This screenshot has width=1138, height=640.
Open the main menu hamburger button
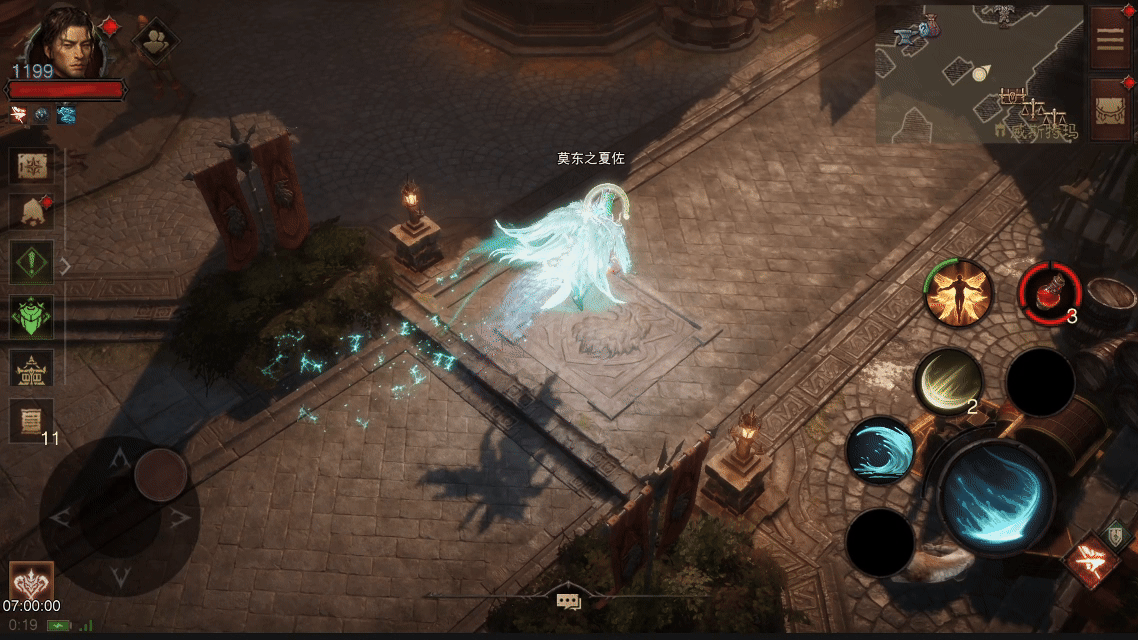point(1110,38)
